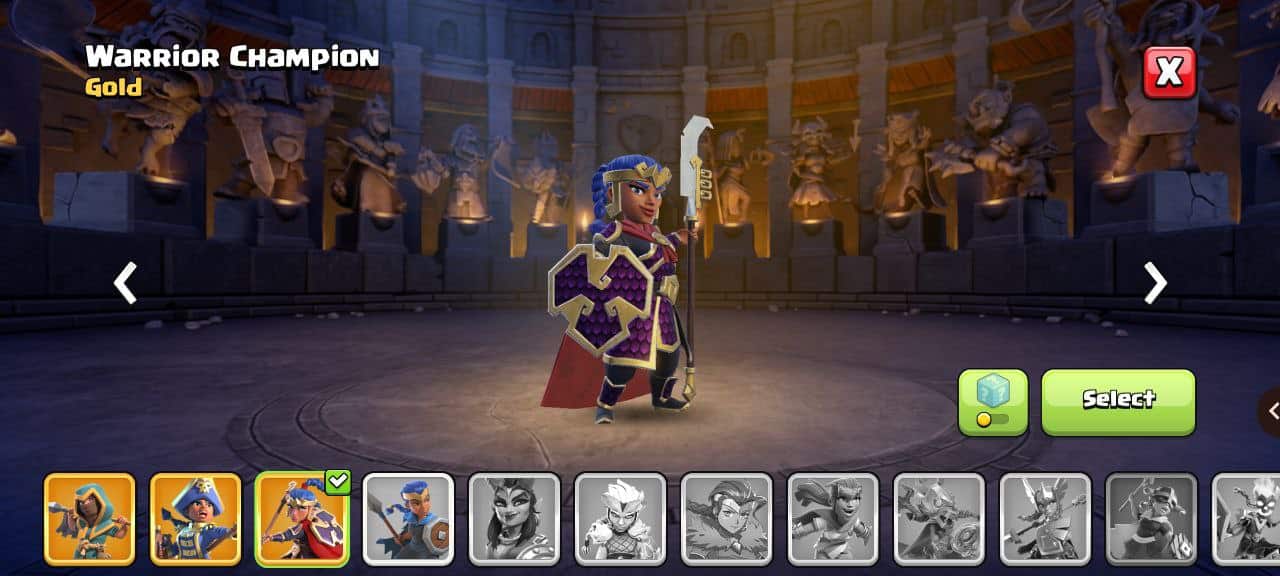The width and height of the screenshot is (1280, 576).
Task: Select the grey cat-eared skin thumbnail
Action: coord(514,519)
